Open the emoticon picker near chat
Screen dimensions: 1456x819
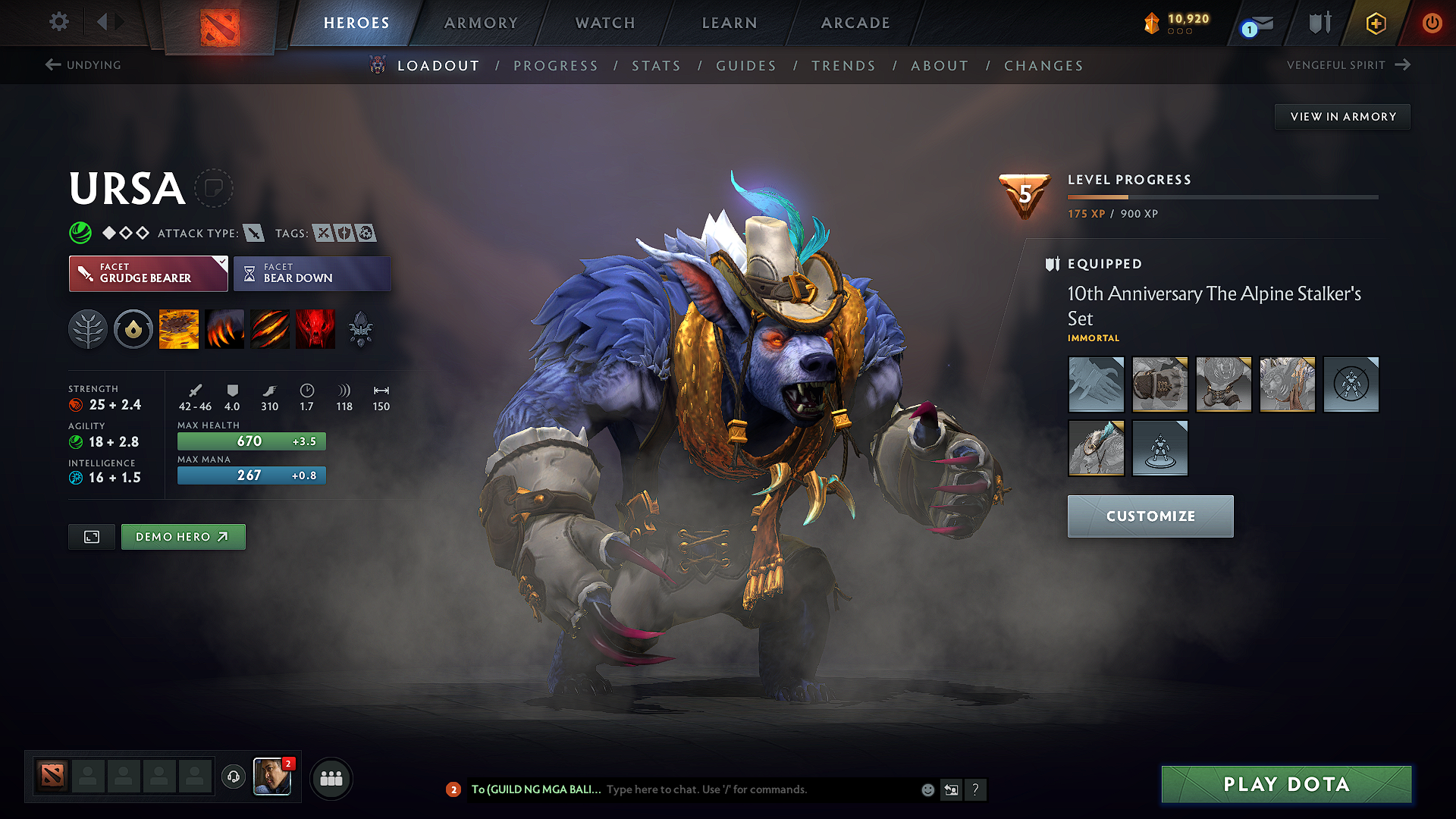click(927, 789)
